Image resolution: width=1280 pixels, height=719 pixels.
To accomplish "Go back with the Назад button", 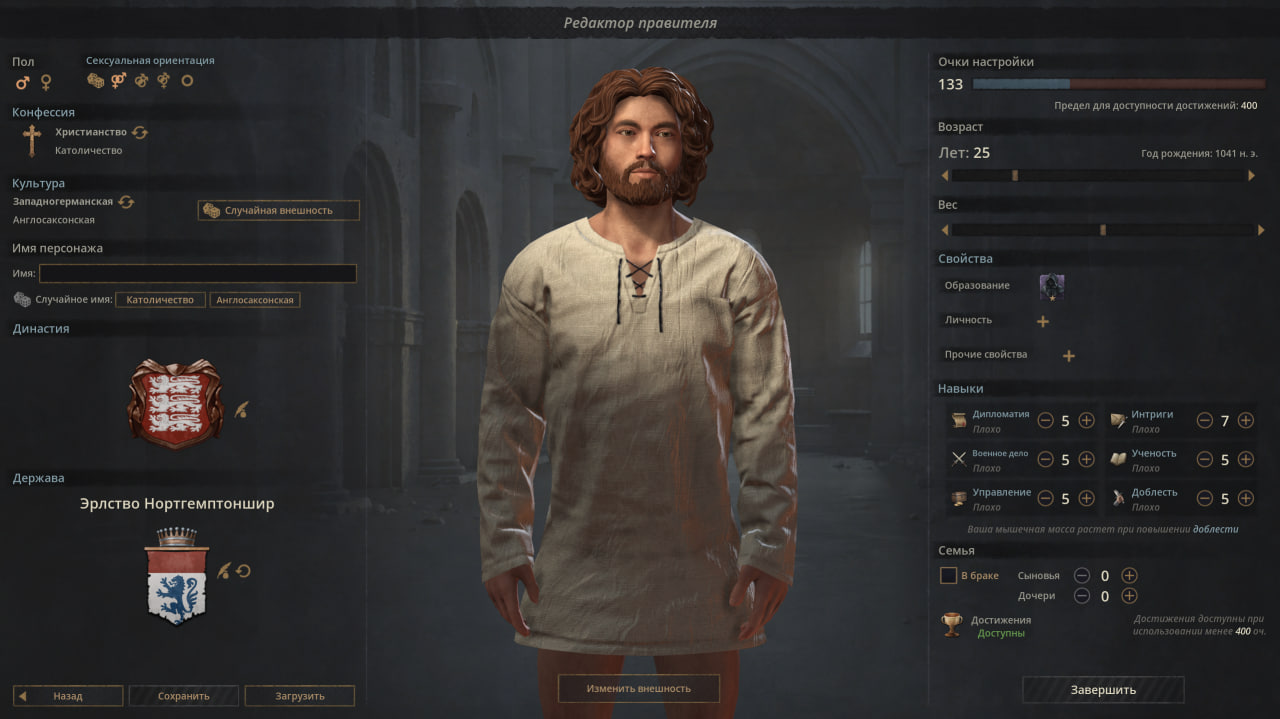I will pos(68,696).
